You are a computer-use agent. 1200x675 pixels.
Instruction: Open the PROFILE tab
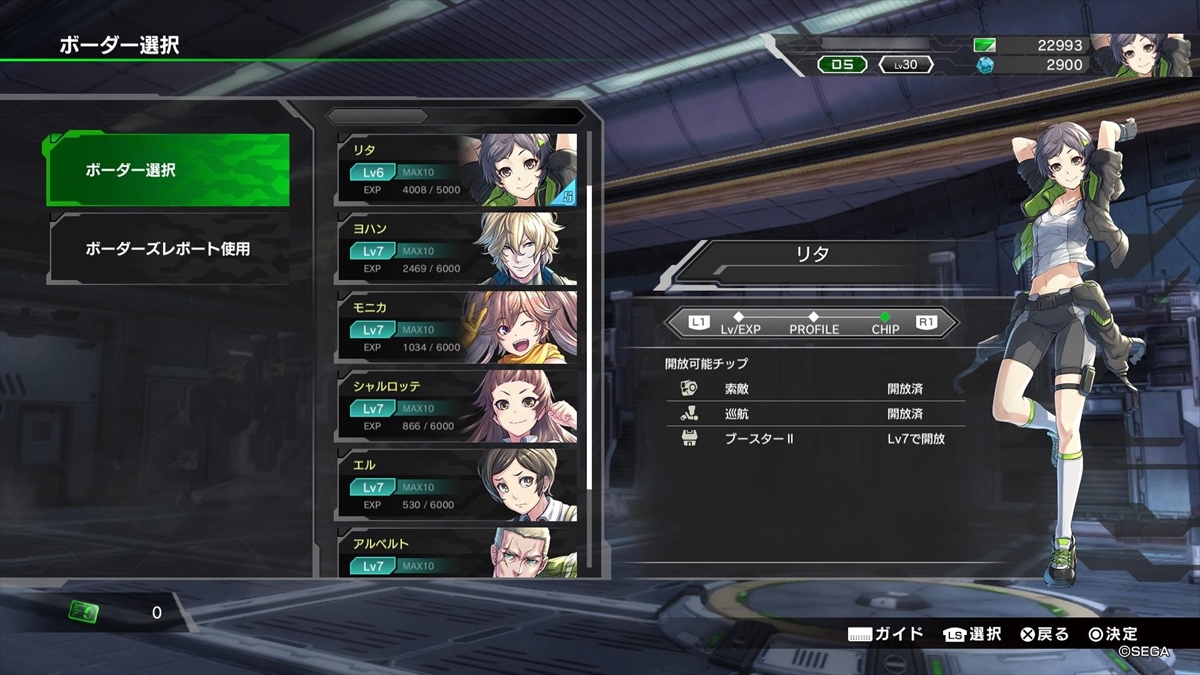pyautogui.click(x=814, y=324)
